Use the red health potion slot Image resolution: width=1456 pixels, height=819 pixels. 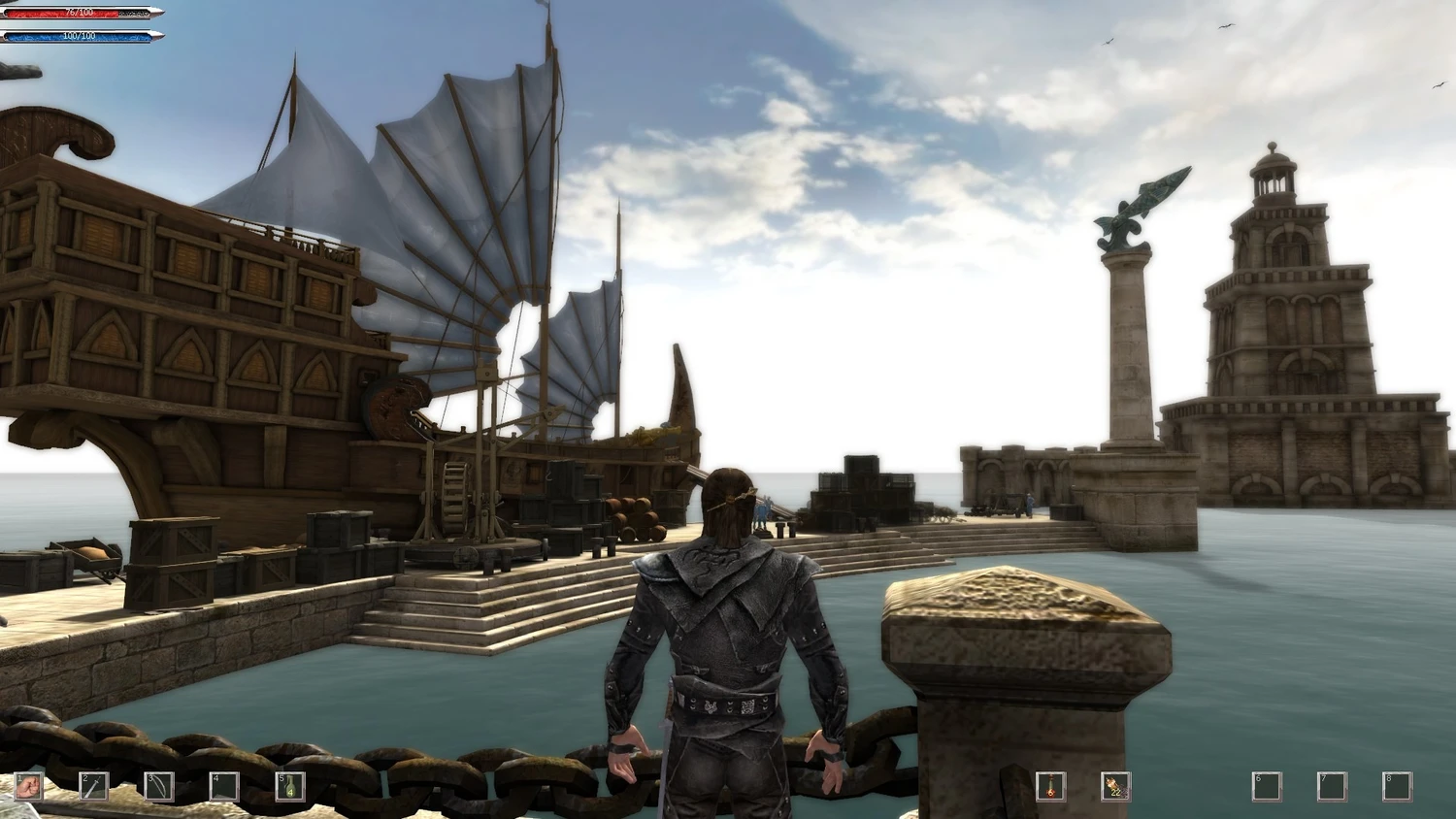[x=1050, y=785]
